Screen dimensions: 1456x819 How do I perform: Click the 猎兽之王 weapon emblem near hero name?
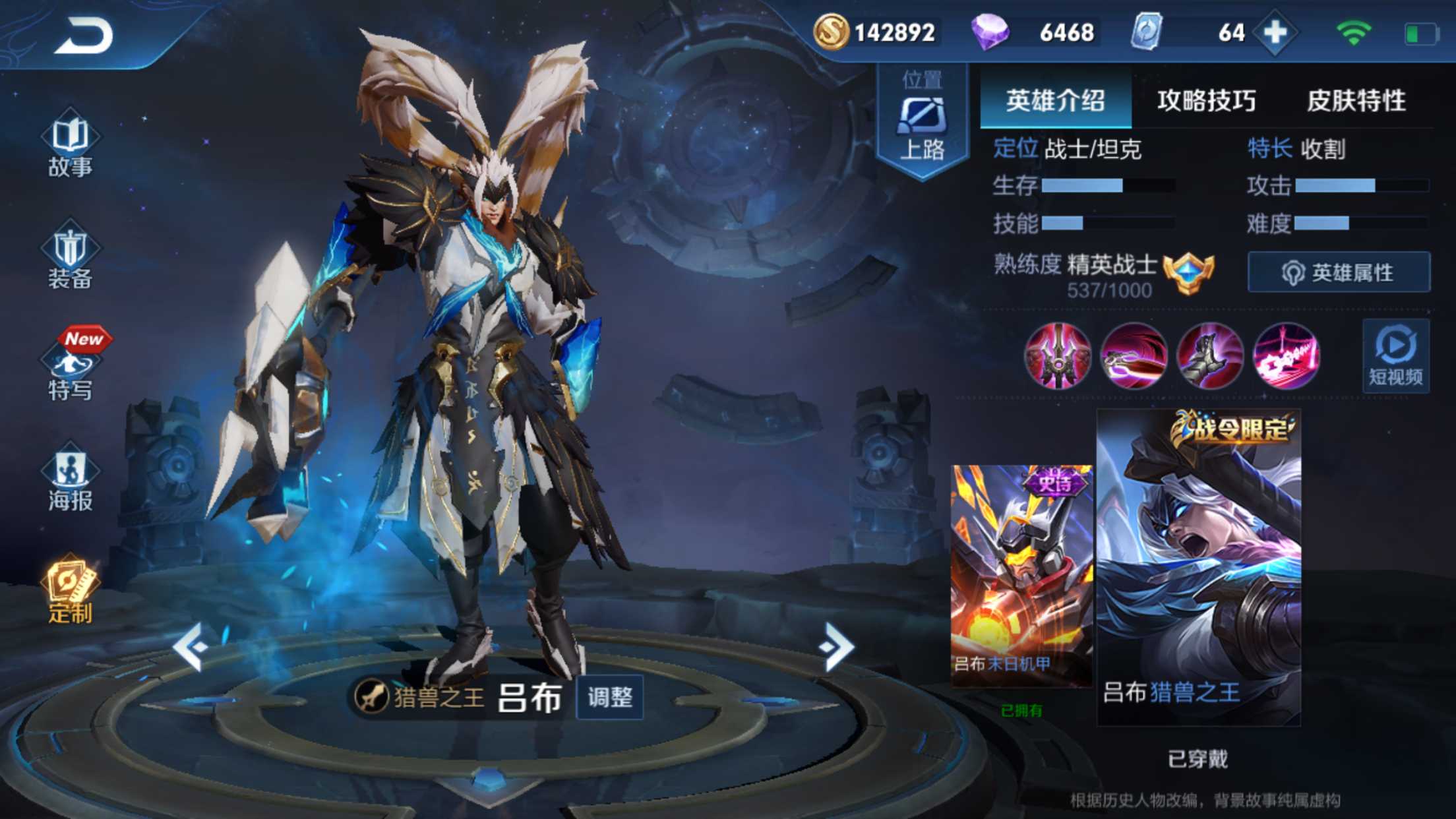click(371, 694)
